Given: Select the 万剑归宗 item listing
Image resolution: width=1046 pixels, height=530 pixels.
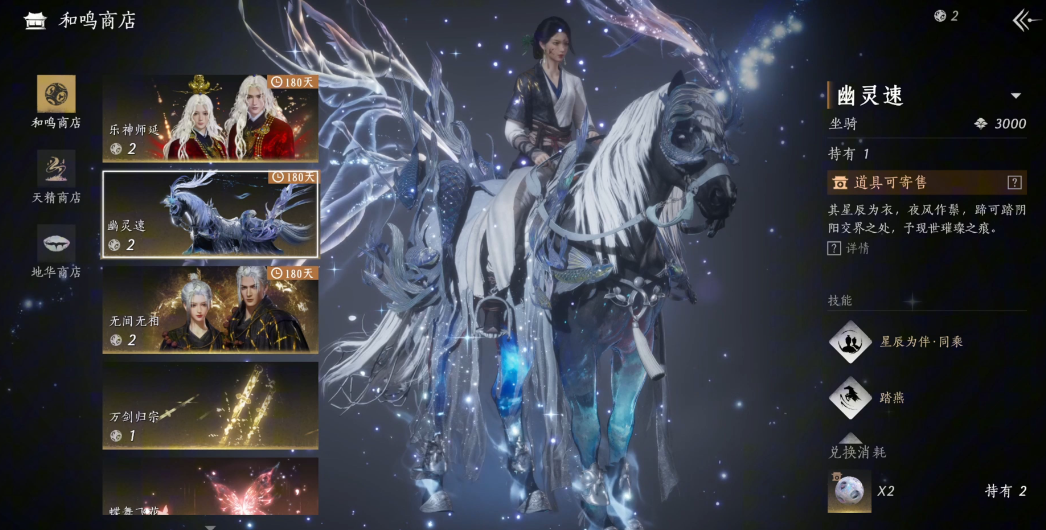Looking at the screenshot, I should click(x=210, y=405).
